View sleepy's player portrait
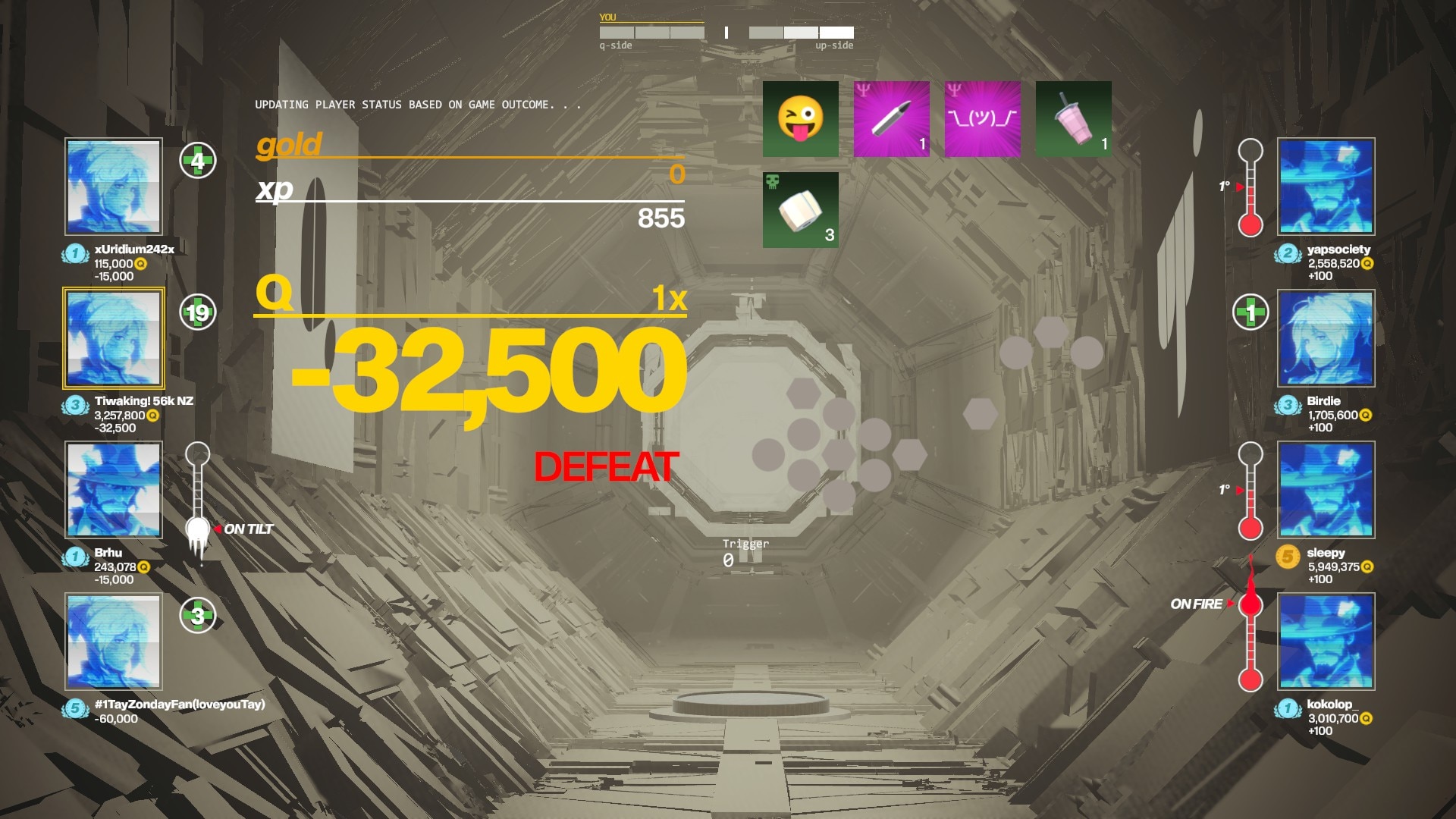This screenshot has height=819, width=1456. 1326,490
